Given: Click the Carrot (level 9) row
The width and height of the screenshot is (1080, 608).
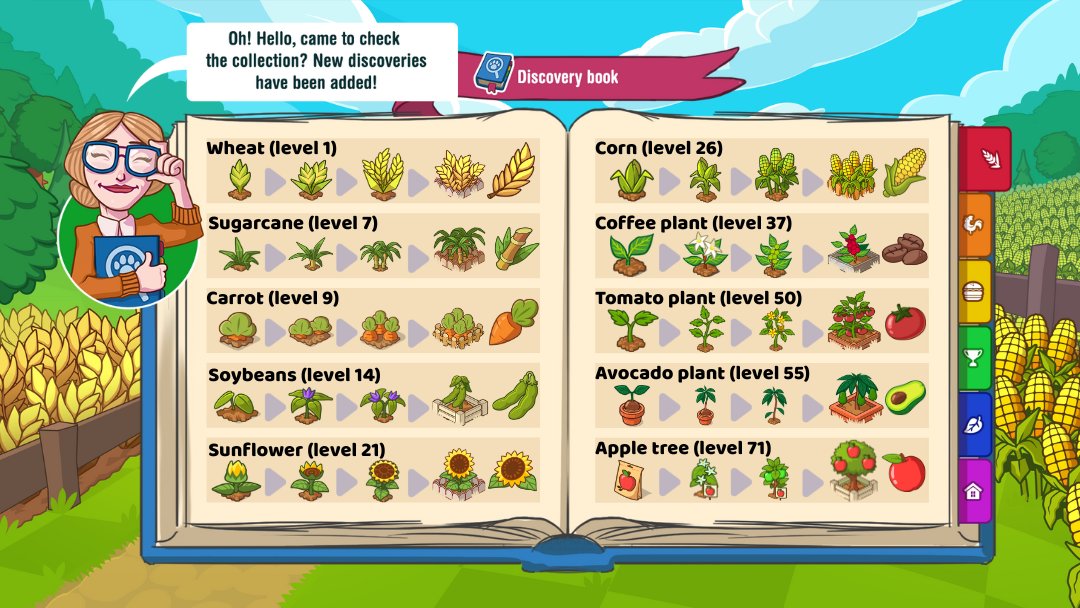Looking at the screenshot, I should tap(372, 321).
